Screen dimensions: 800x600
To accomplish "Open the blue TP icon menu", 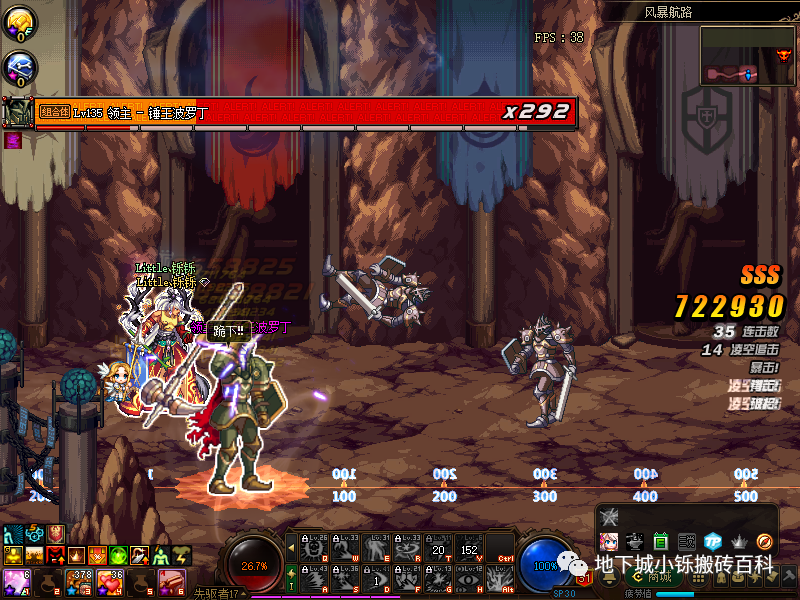I will (x=713, y=541).
